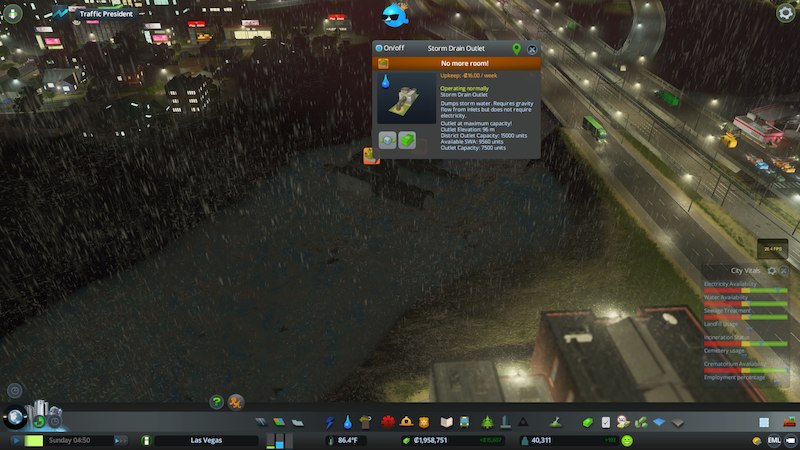
Task: Click the Chirper blue bird icon
Action: tap(396, 15)
